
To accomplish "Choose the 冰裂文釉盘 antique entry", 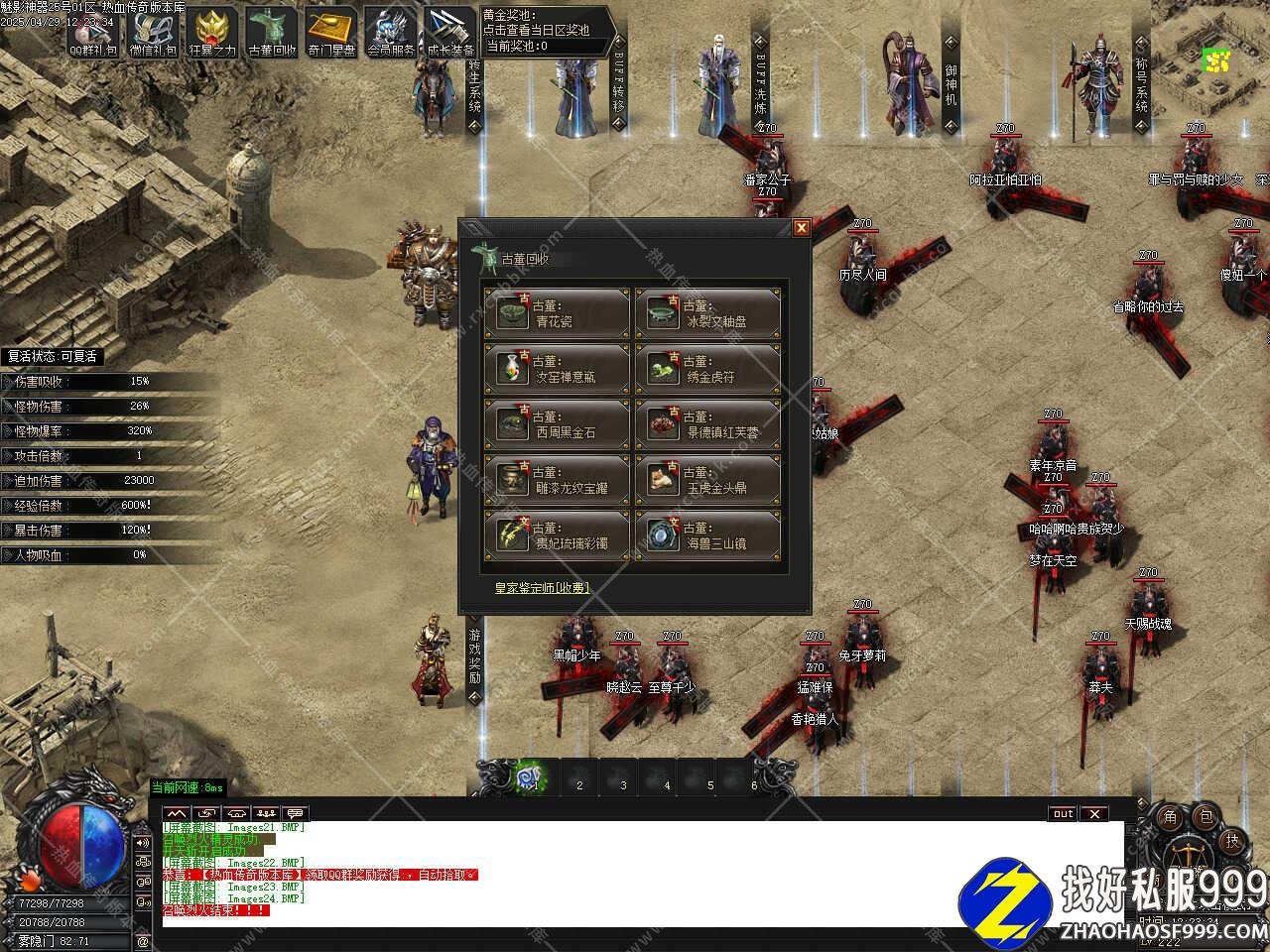I will pyautogui.click(x=707, y=314).
